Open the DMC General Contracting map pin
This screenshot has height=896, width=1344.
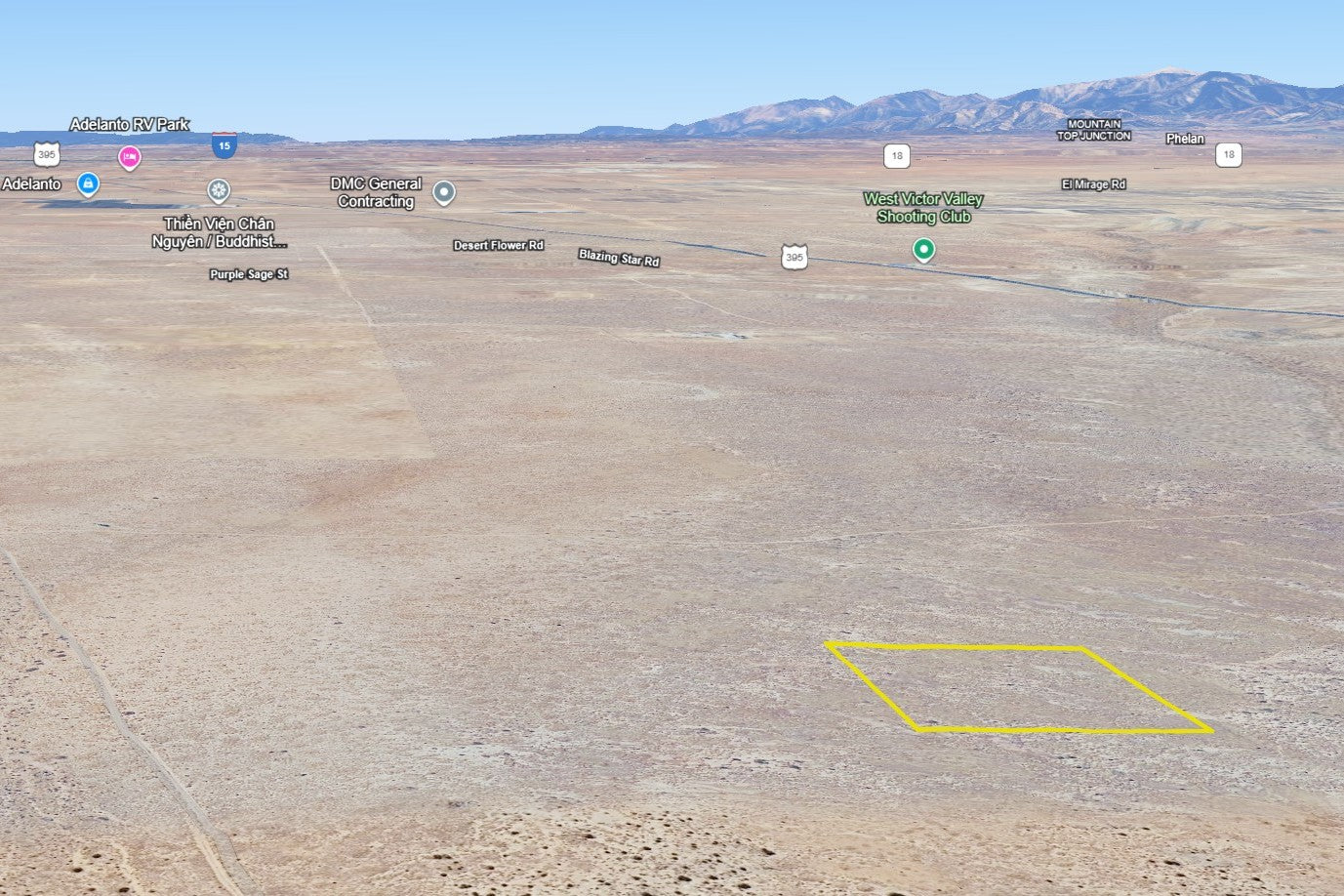click(x=444, y=192)
